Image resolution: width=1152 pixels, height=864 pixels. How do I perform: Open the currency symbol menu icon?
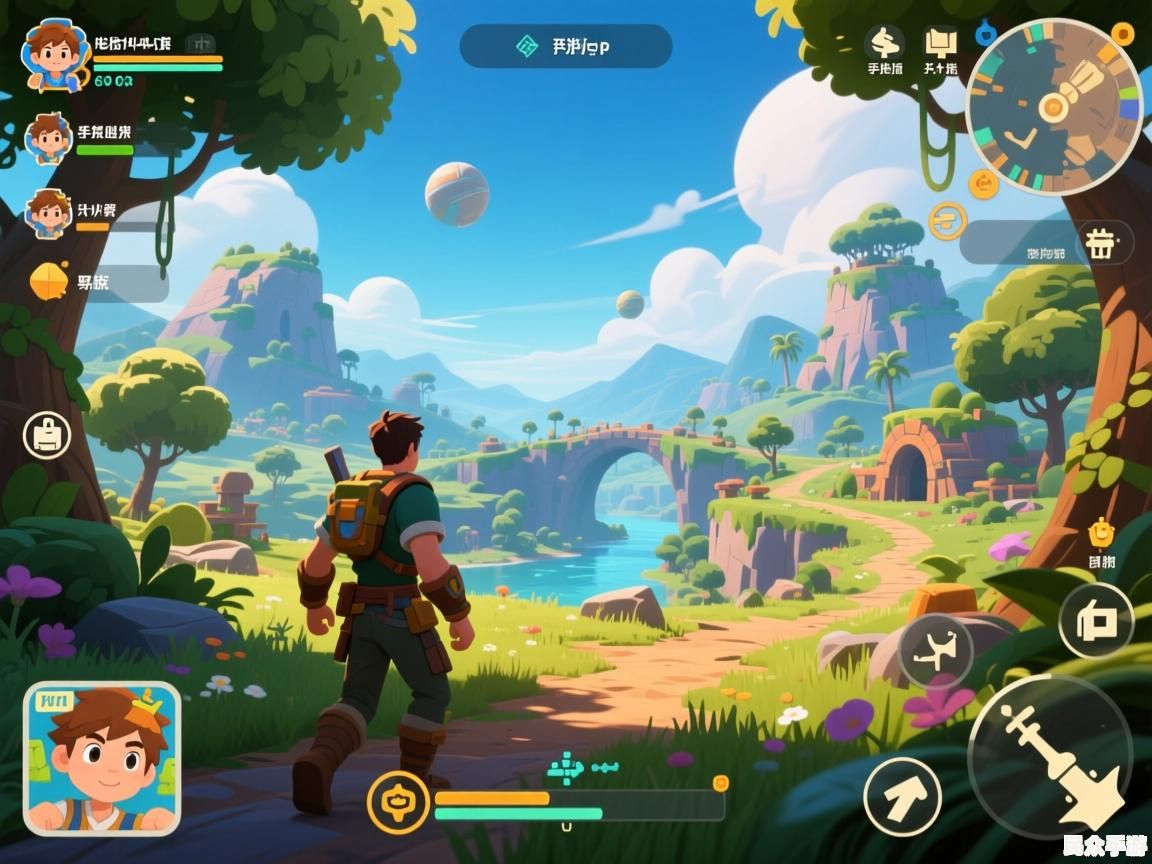click(x=884, y=42)
